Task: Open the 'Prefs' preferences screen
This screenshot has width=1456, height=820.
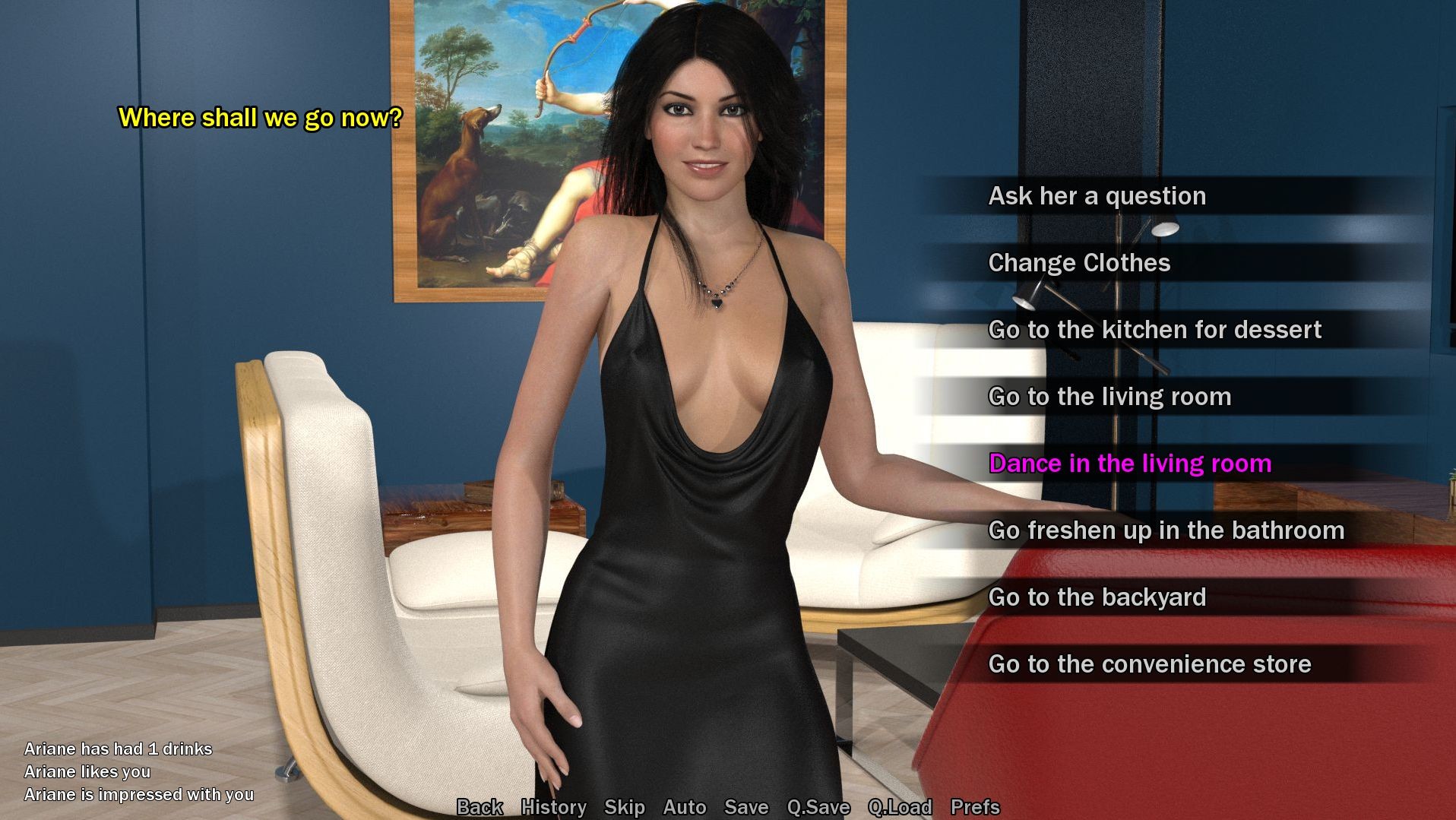Action: point(976,807)
